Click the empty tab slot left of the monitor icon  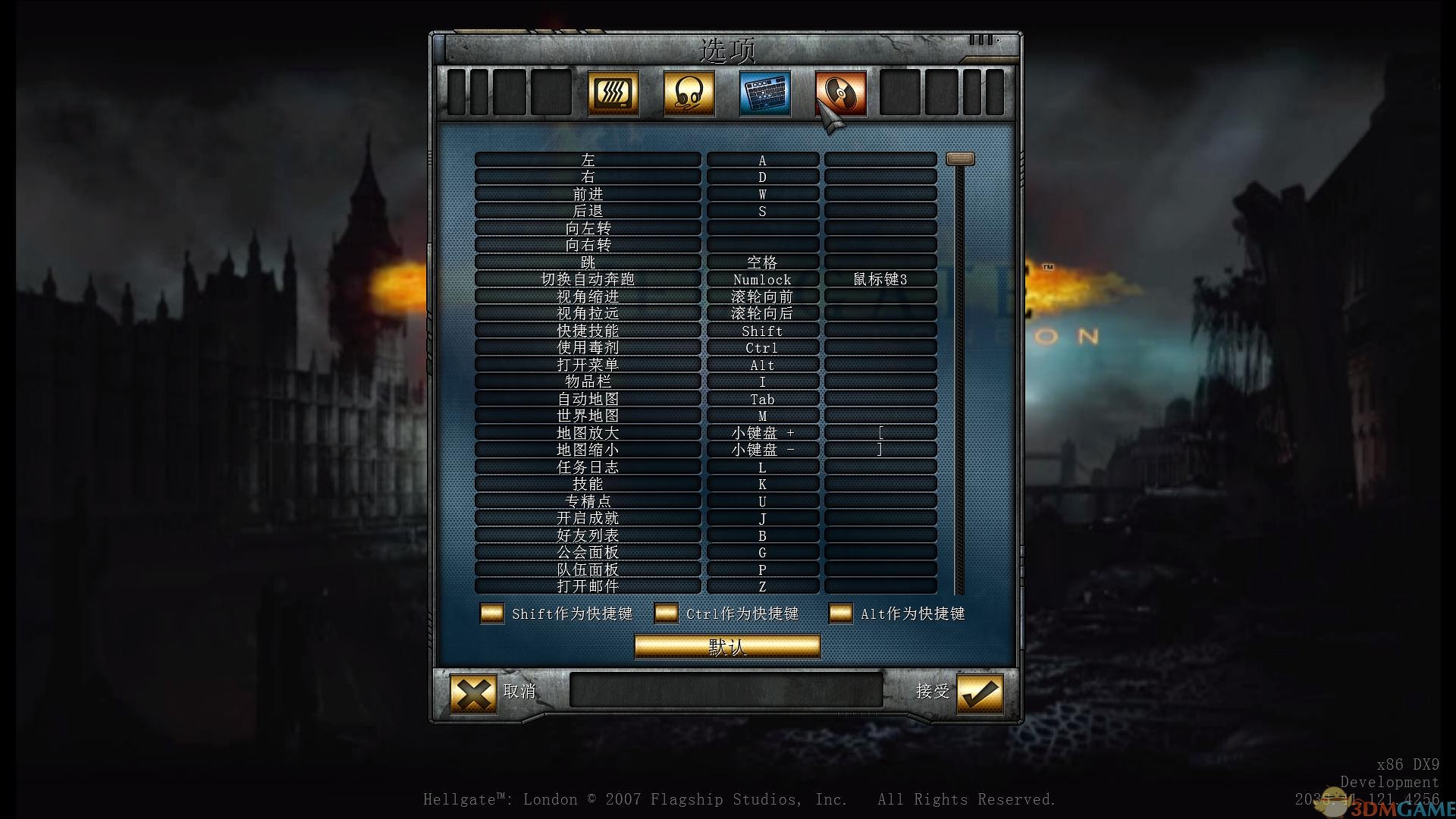coord(551,93)
